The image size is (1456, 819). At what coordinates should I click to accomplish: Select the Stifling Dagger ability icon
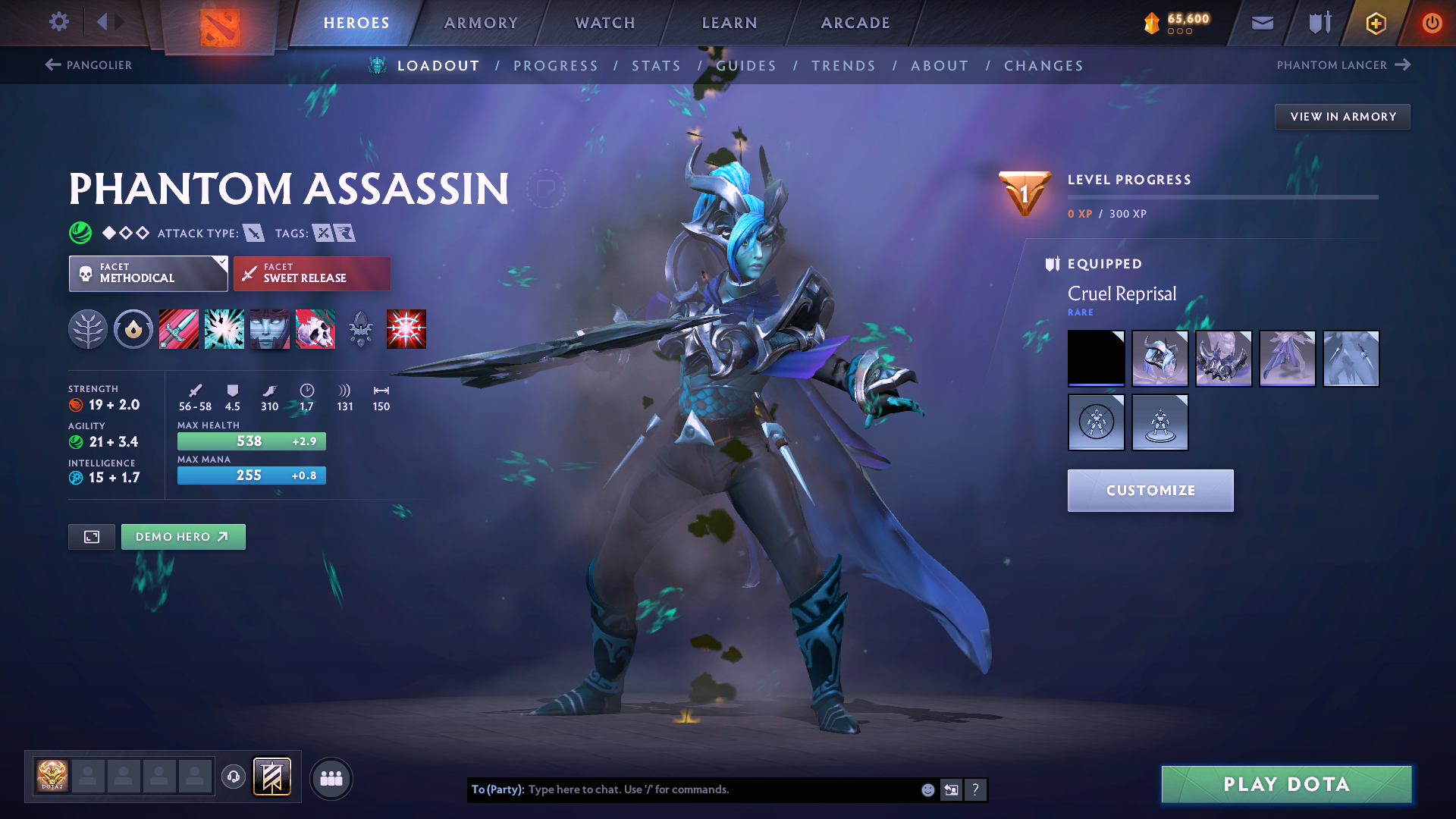coord(179,329)
